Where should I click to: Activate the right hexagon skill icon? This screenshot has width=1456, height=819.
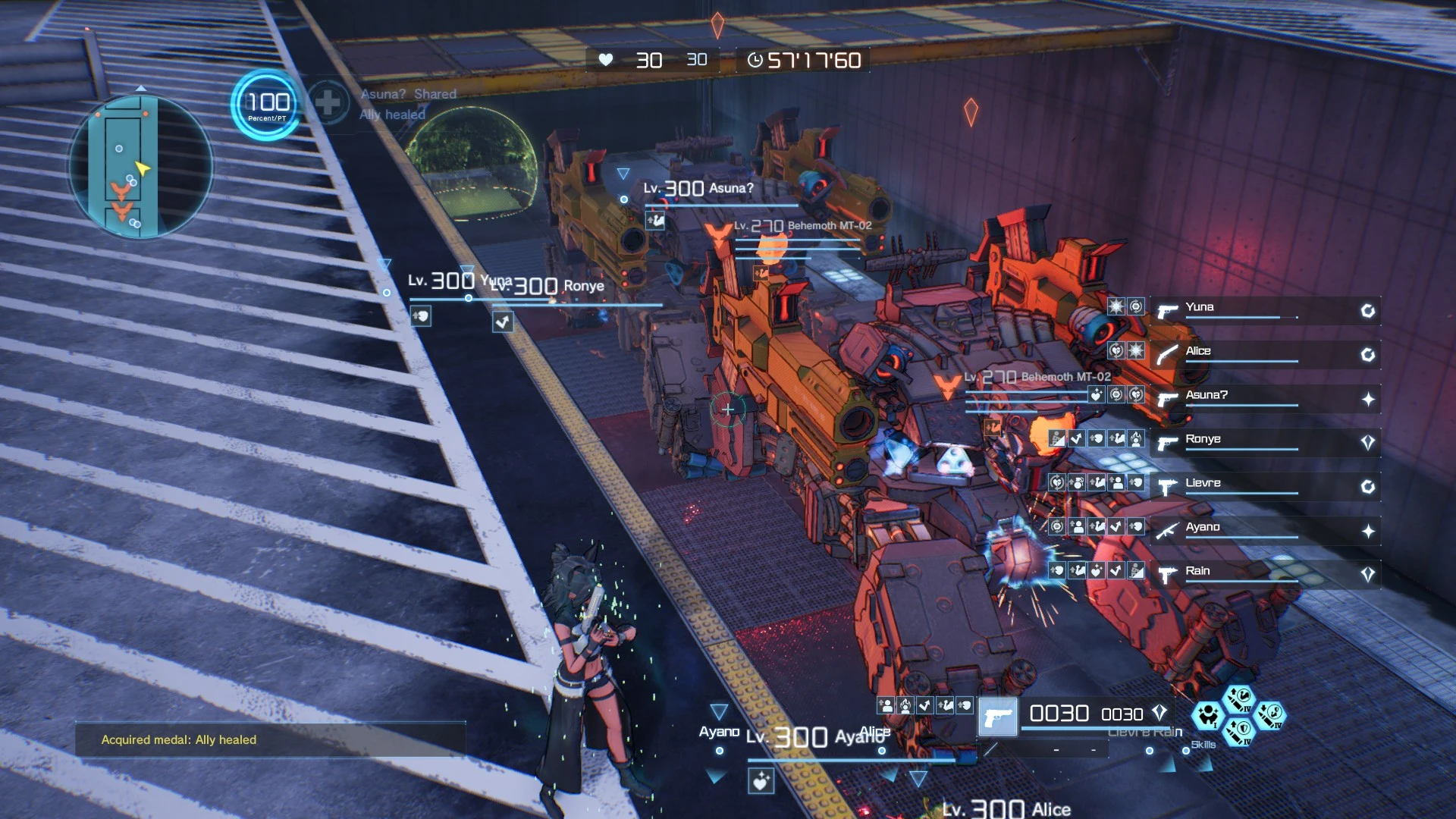1270,715
